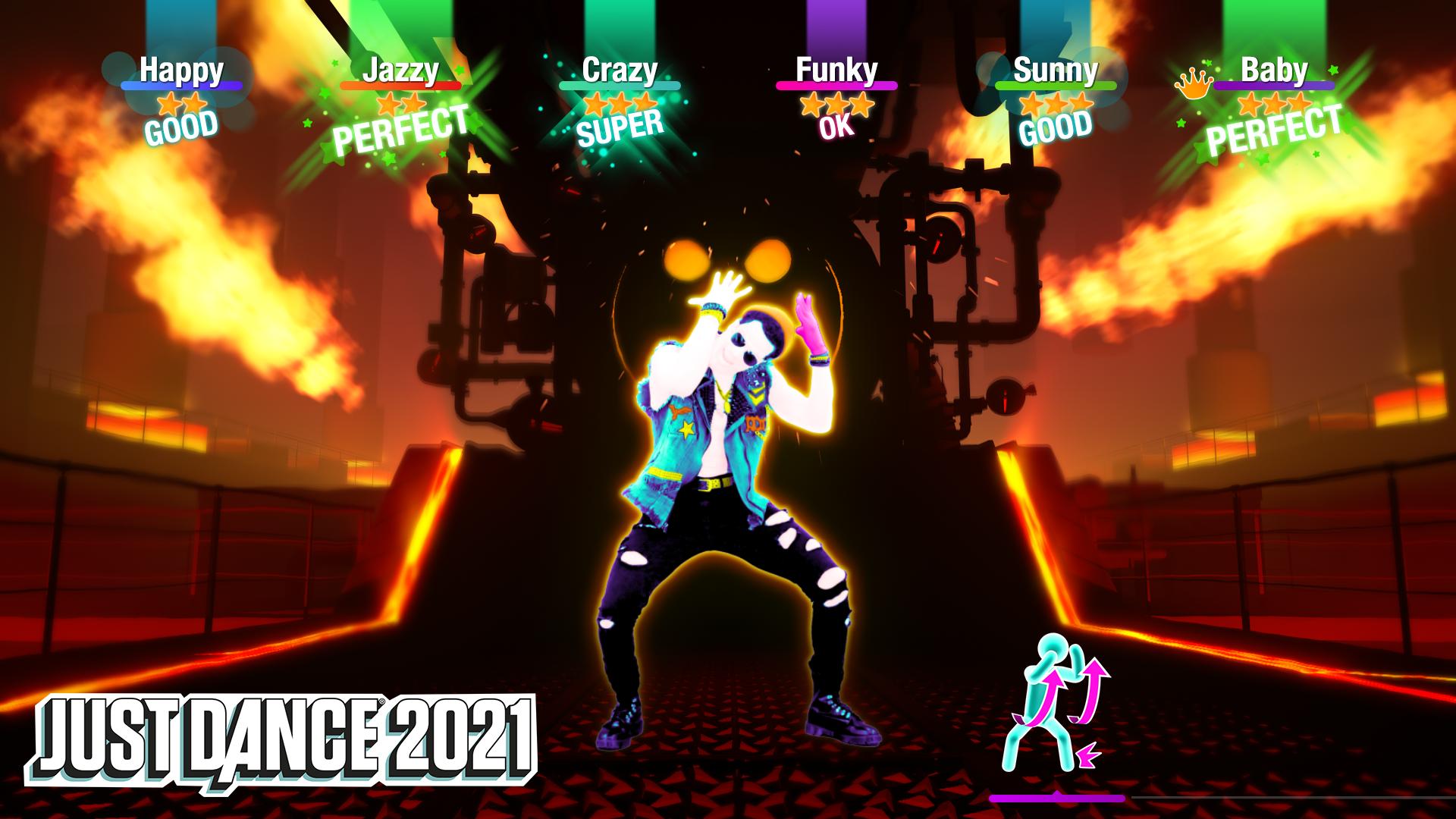Pick the Sunny player tag
The image size is (1456, 819).
coord(1056,71)
